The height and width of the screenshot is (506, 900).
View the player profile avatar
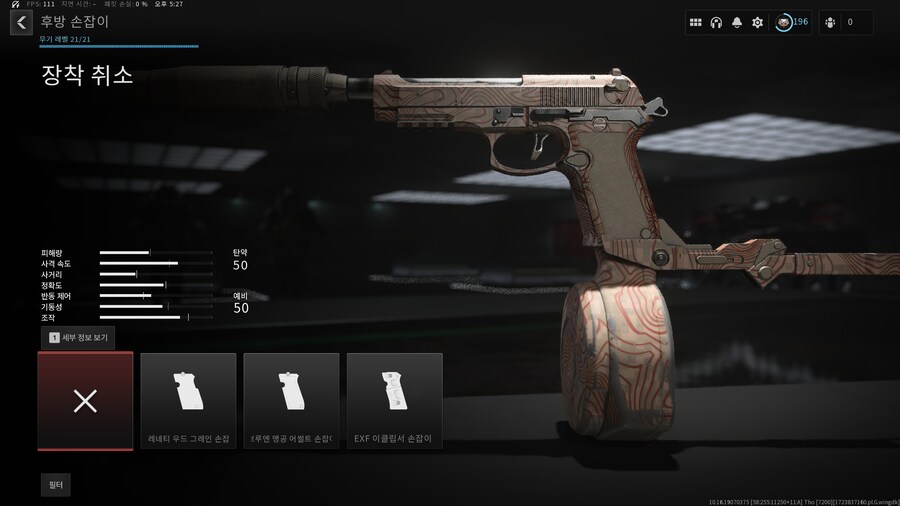click(x=784, y=22)
